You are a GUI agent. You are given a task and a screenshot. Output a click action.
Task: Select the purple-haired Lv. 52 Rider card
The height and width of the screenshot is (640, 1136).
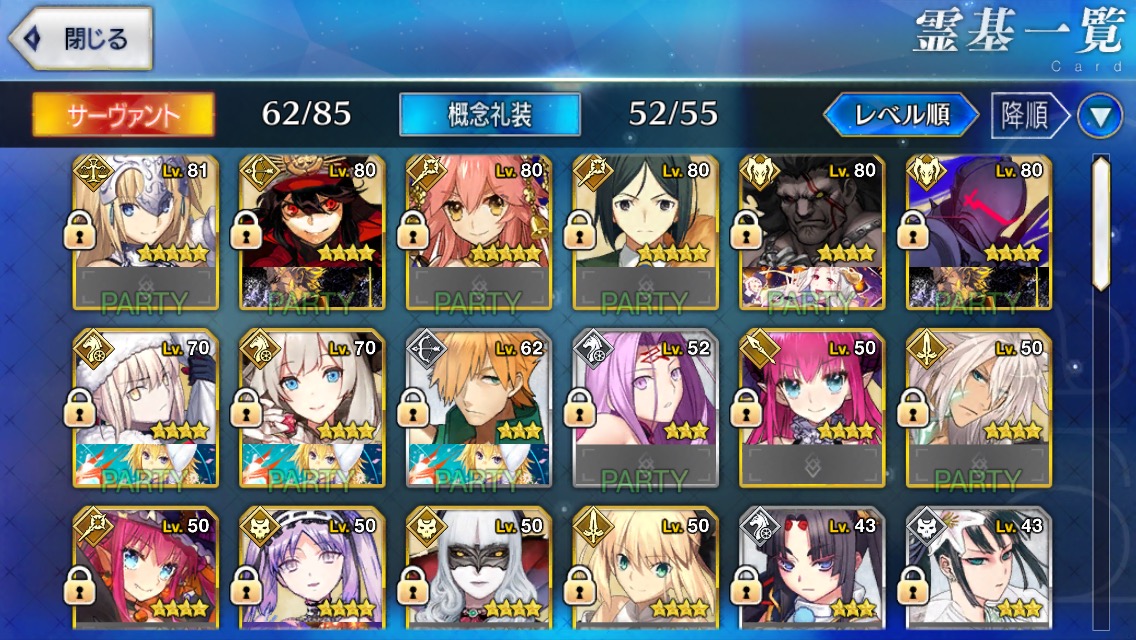point(645,408)
